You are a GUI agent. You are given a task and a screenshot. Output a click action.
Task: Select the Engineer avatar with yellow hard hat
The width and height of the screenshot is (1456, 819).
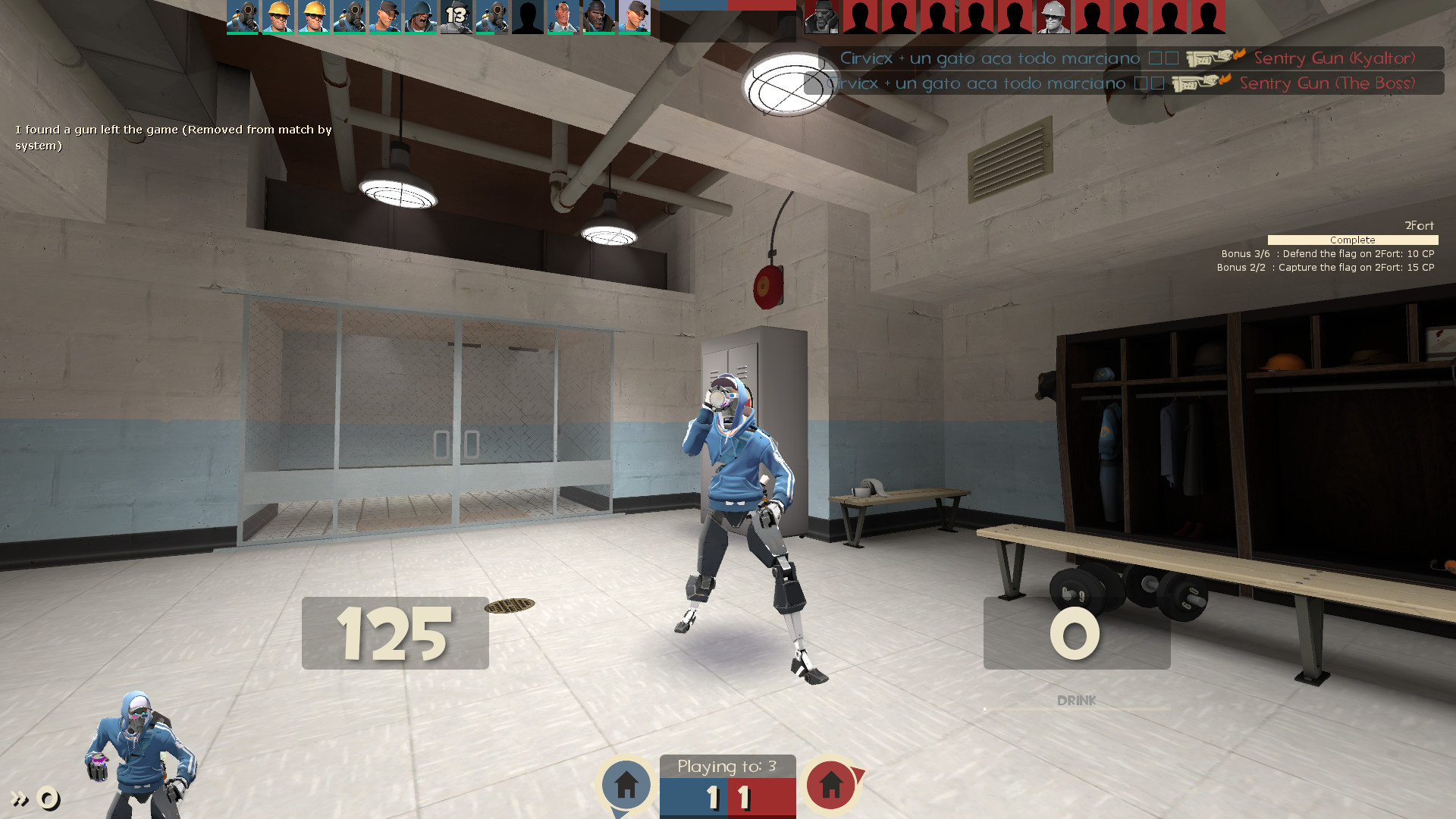[279, 17]
